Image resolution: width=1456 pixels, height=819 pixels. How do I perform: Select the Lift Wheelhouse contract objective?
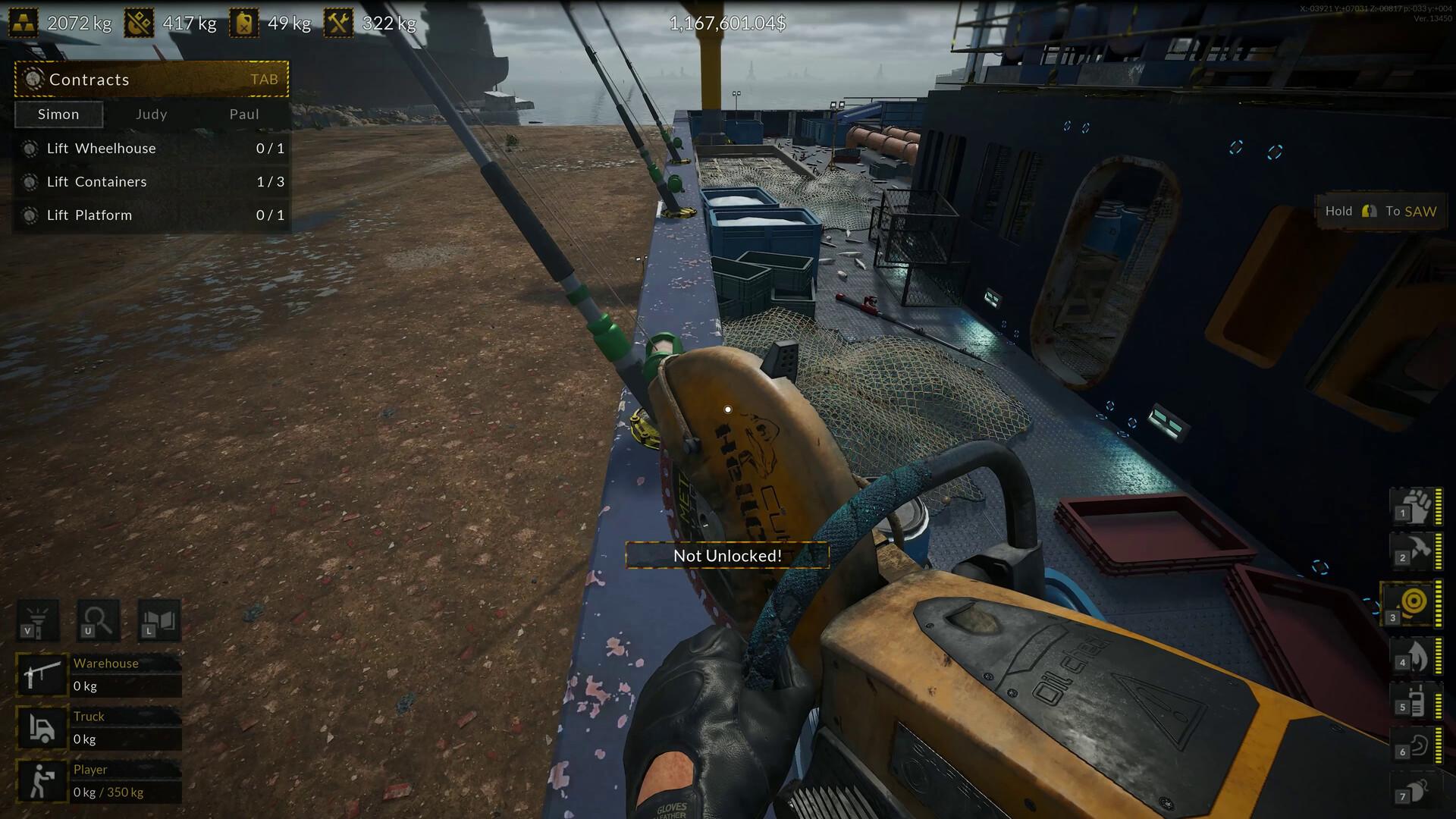pos(152,149)
